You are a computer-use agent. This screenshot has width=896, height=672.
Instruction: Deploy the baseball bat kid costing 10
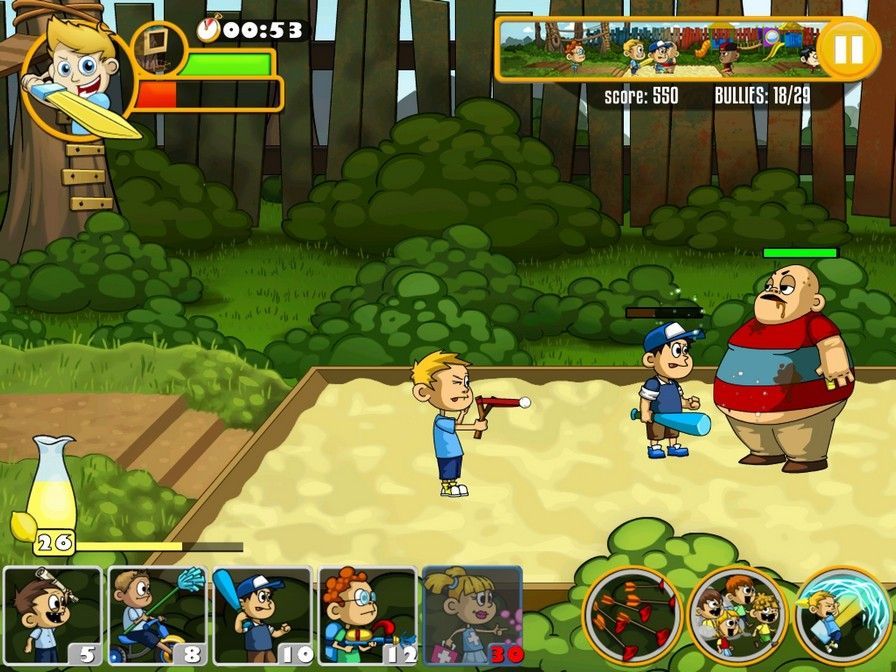tap(262, 616)
